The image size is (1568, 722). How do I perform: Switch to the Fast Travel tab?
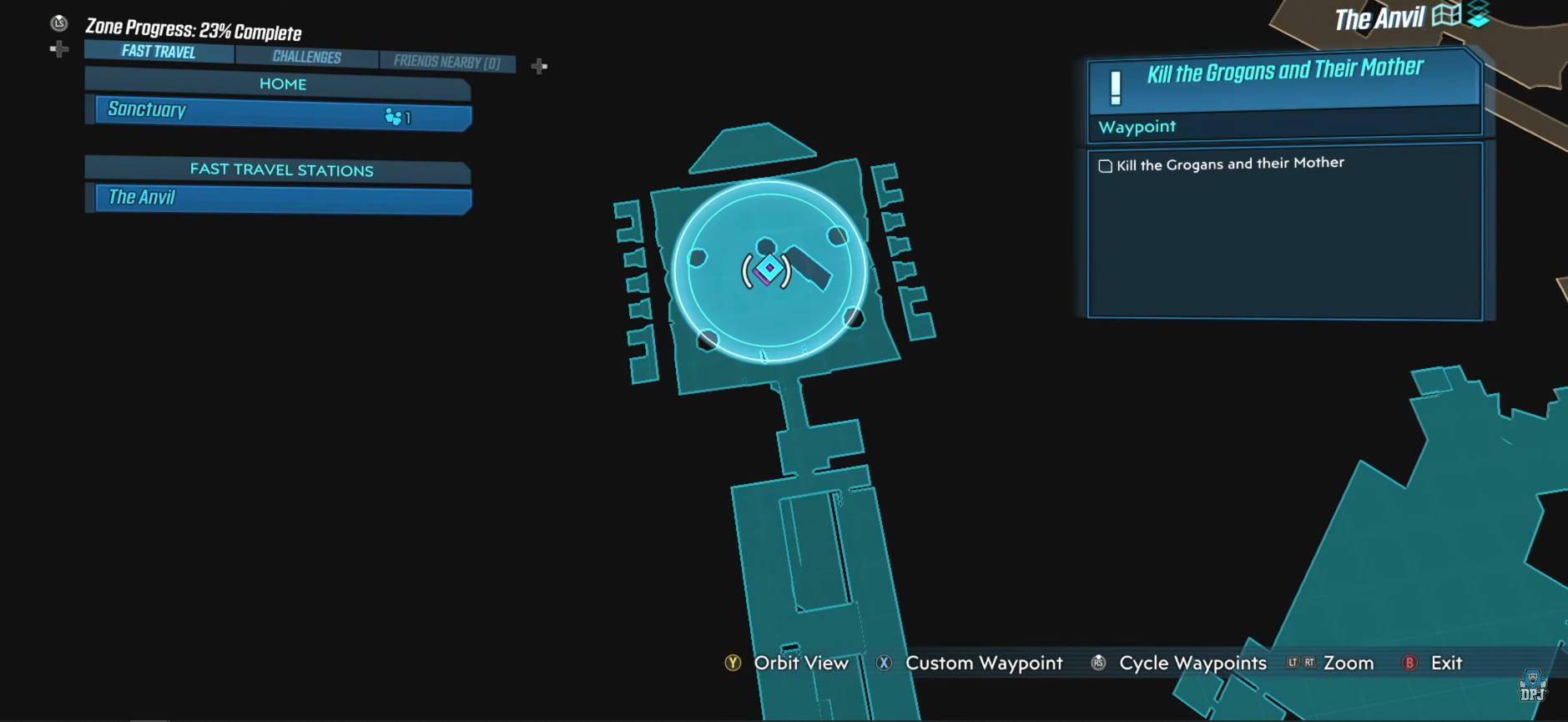(x=159, y=52)
